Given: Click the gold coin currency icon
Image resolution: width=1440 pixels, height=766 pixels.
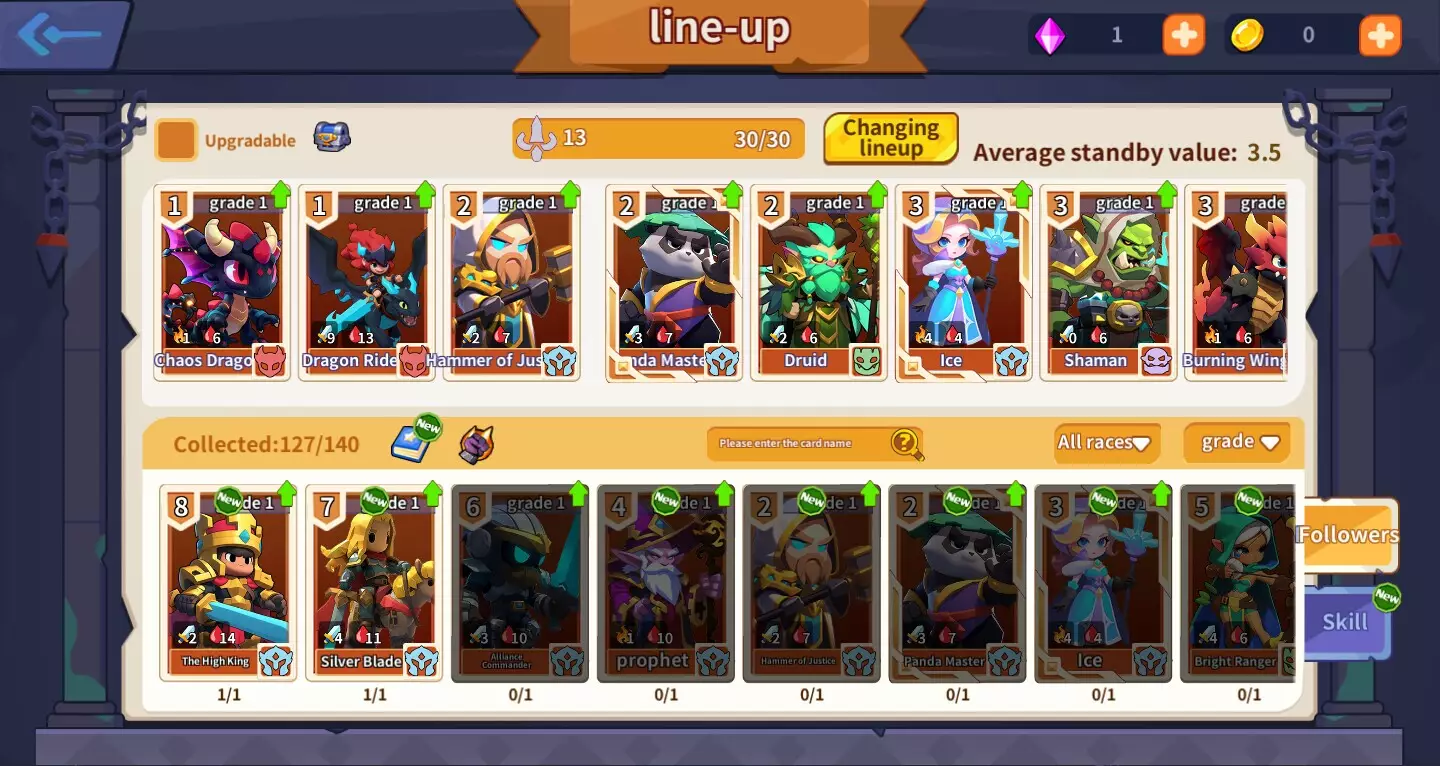Looking at the screenshot, I should click(1247, 34).
